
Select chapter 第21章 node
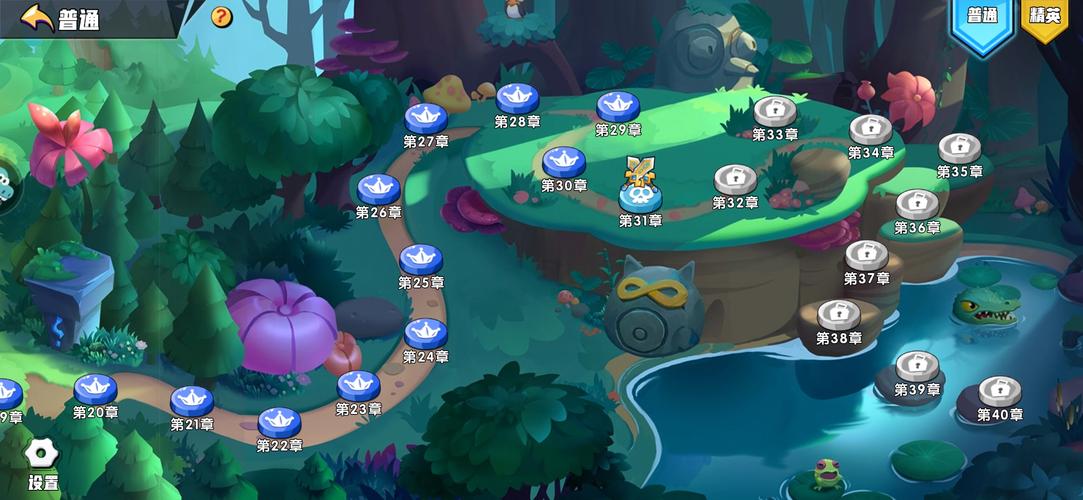click(192, 400)
